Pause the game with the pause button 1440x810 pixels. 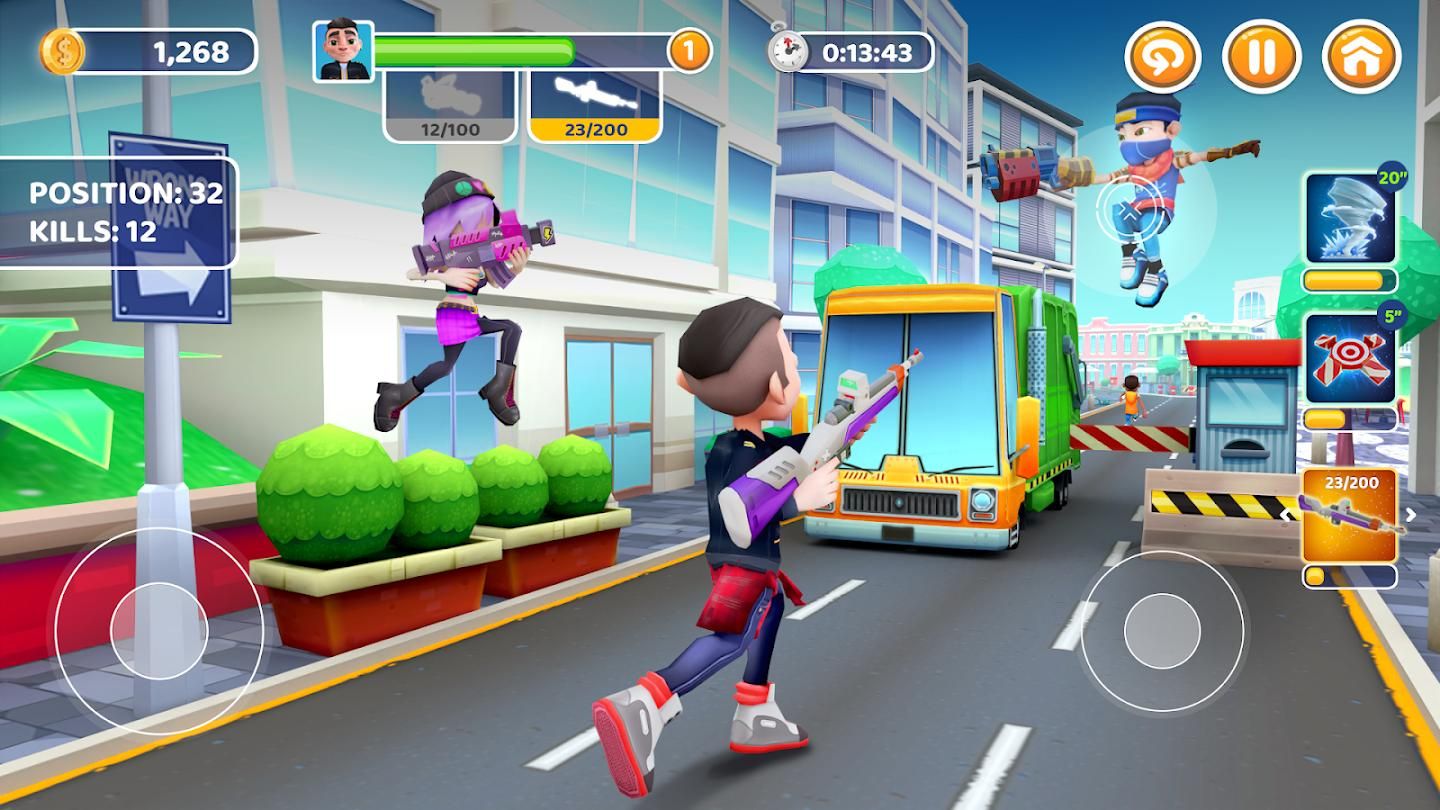1261,57
